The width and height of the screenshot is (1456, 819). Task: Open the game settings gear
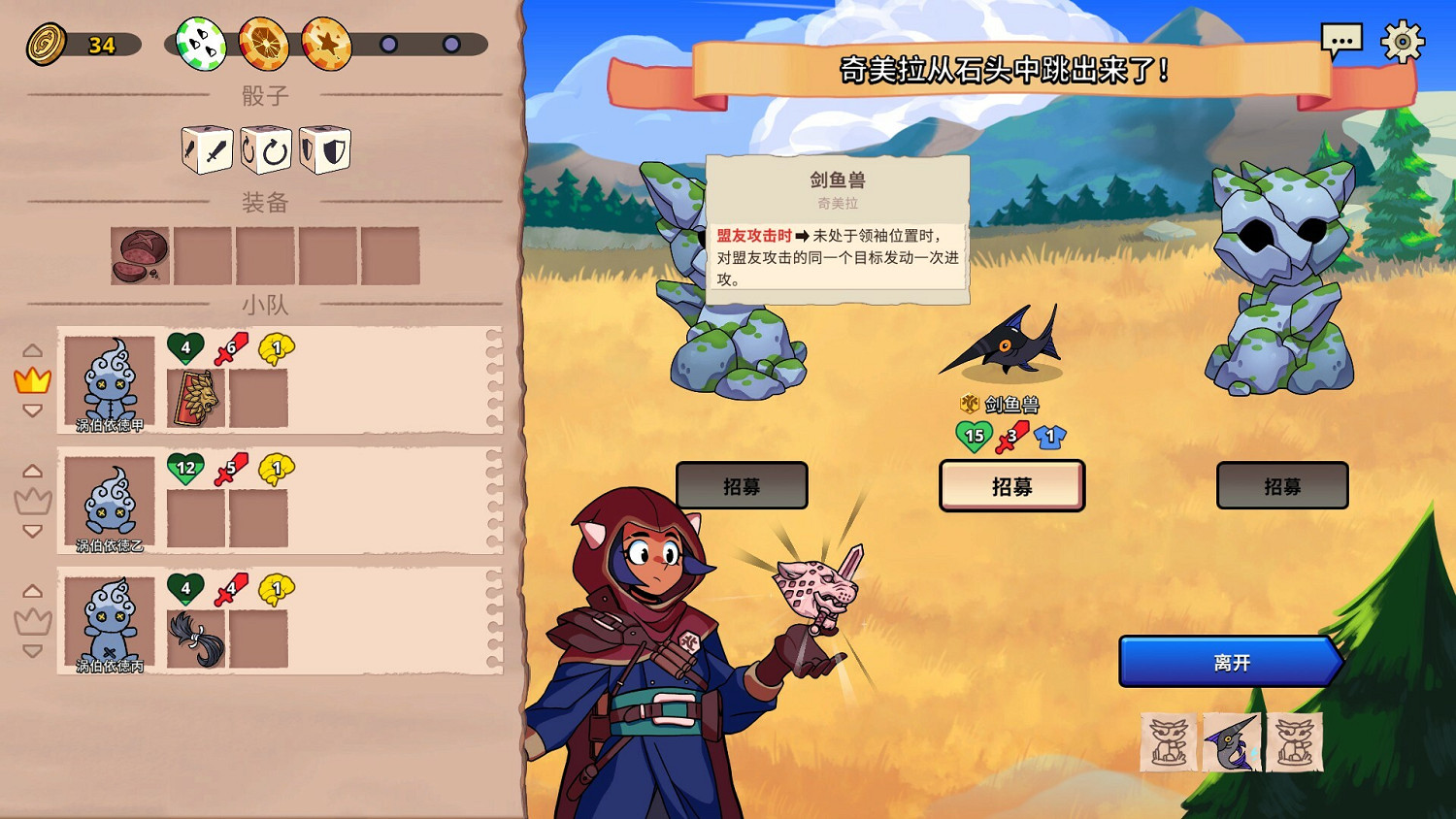click(x=1403, y=41)
